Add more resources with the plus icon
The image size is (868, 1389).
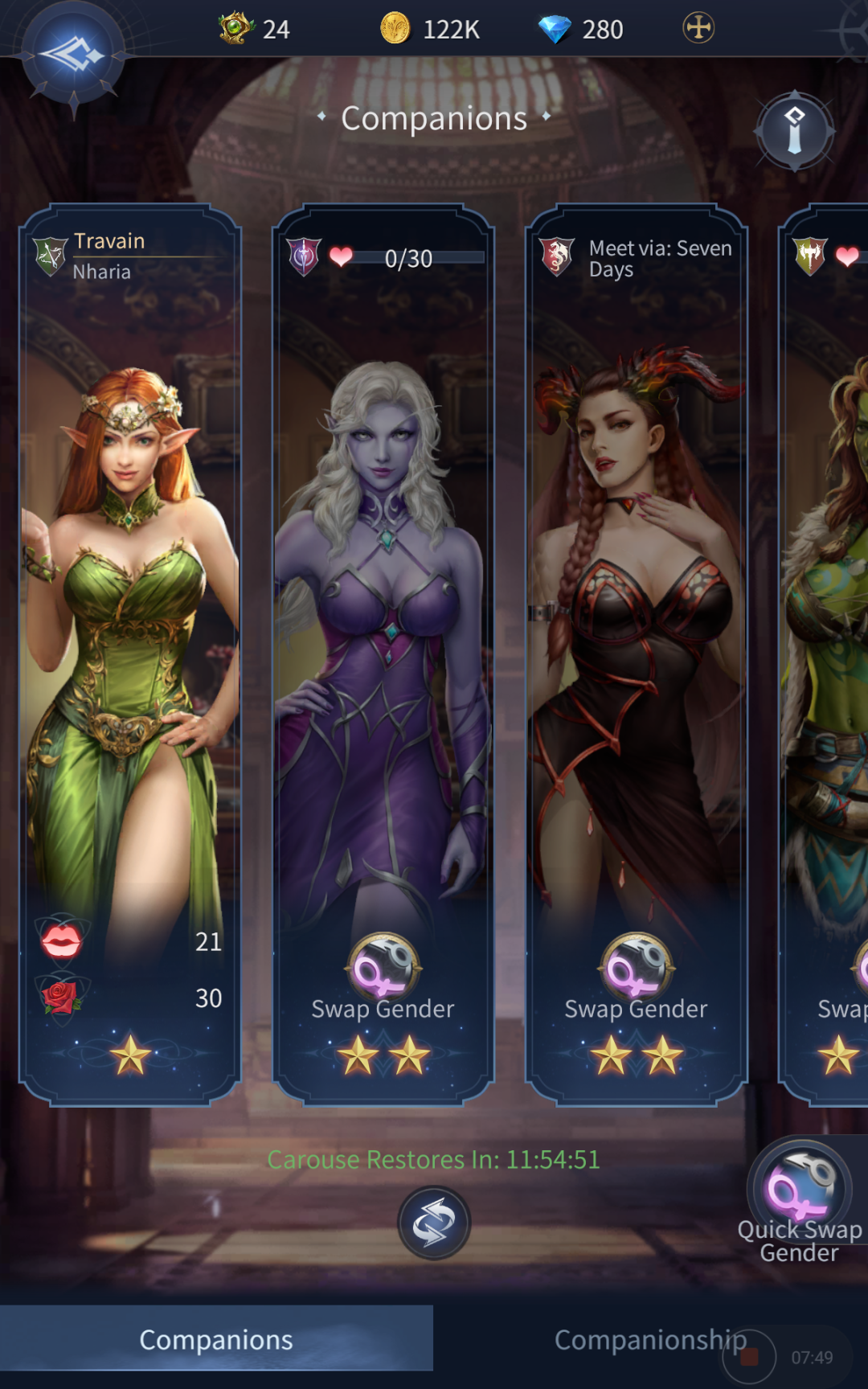(698, 28)
